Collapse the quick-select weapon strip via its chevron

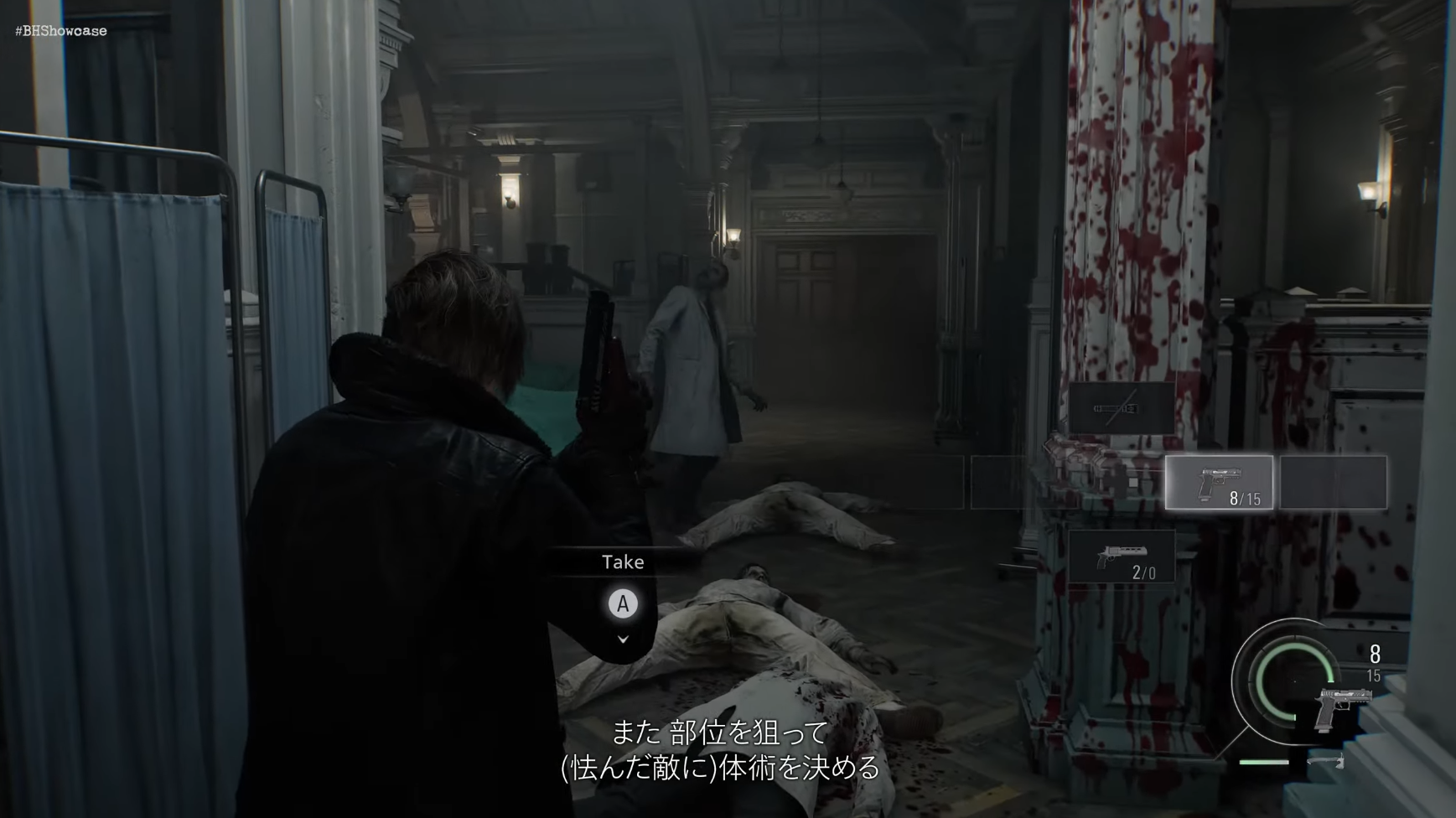[622, 639]
